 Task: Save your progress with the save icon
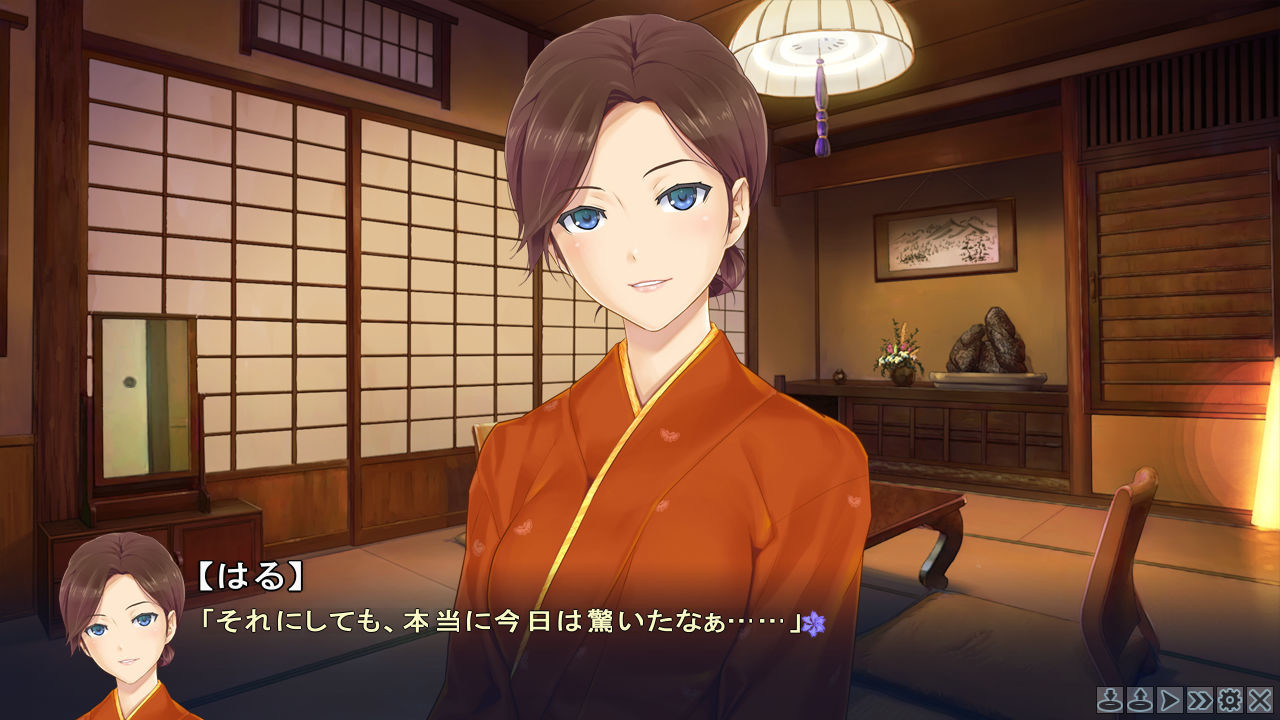(x=1110, y=701)
